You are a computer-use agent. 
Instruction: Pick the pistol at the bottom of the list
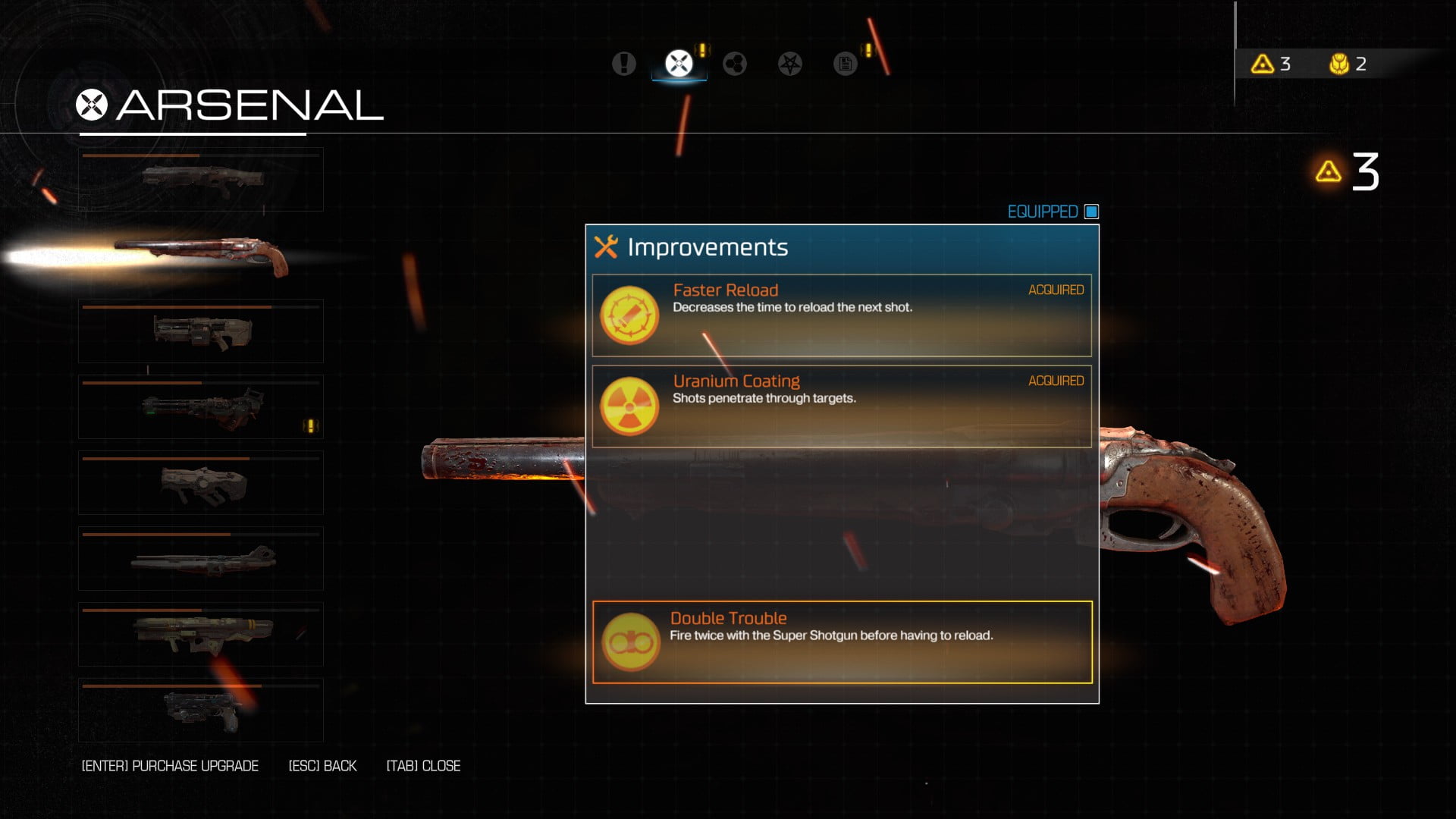(x=201, y=711)
